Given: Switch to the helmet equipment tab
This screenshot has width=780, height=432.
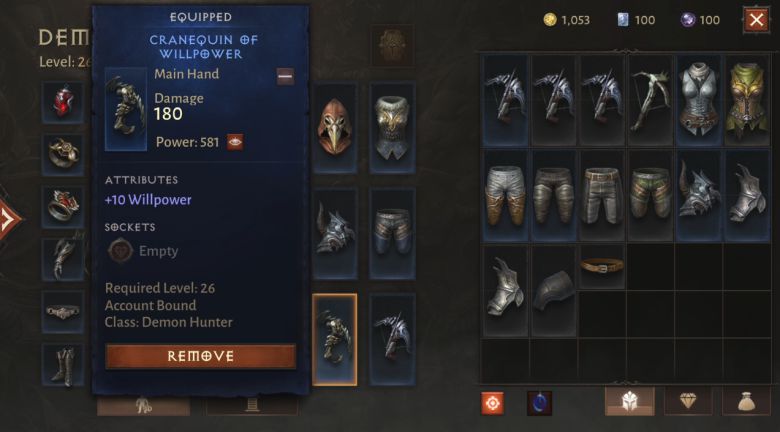Looking at the screenshot, I should pyautogui.click(x=630, y=402).
